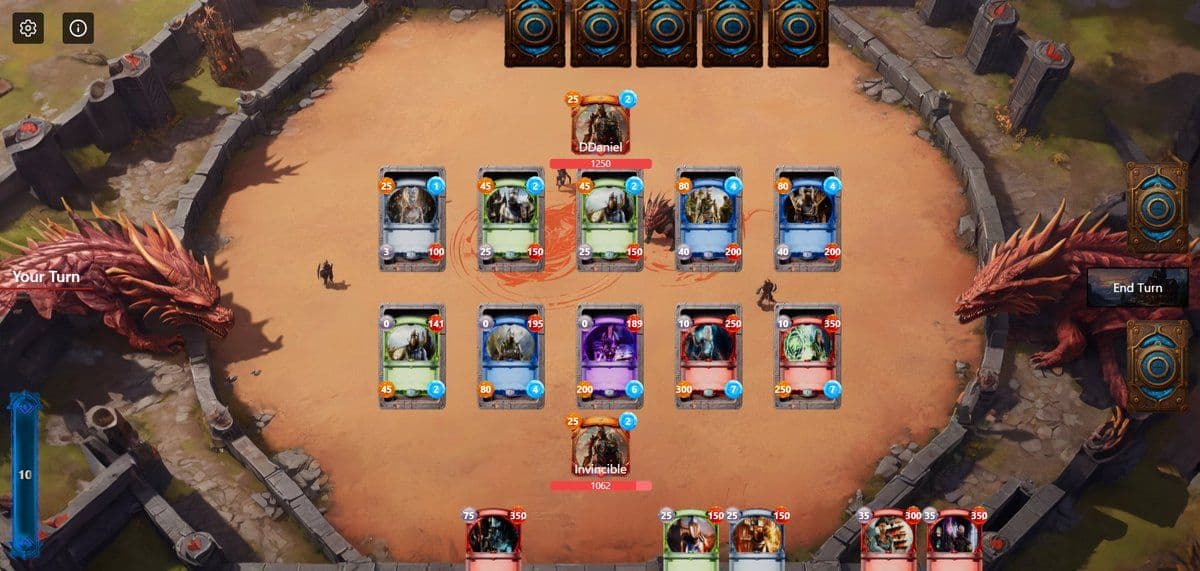
Task: Target the enemy hero DDaniel
Action: pyautogui.click(x=600, y=124)
